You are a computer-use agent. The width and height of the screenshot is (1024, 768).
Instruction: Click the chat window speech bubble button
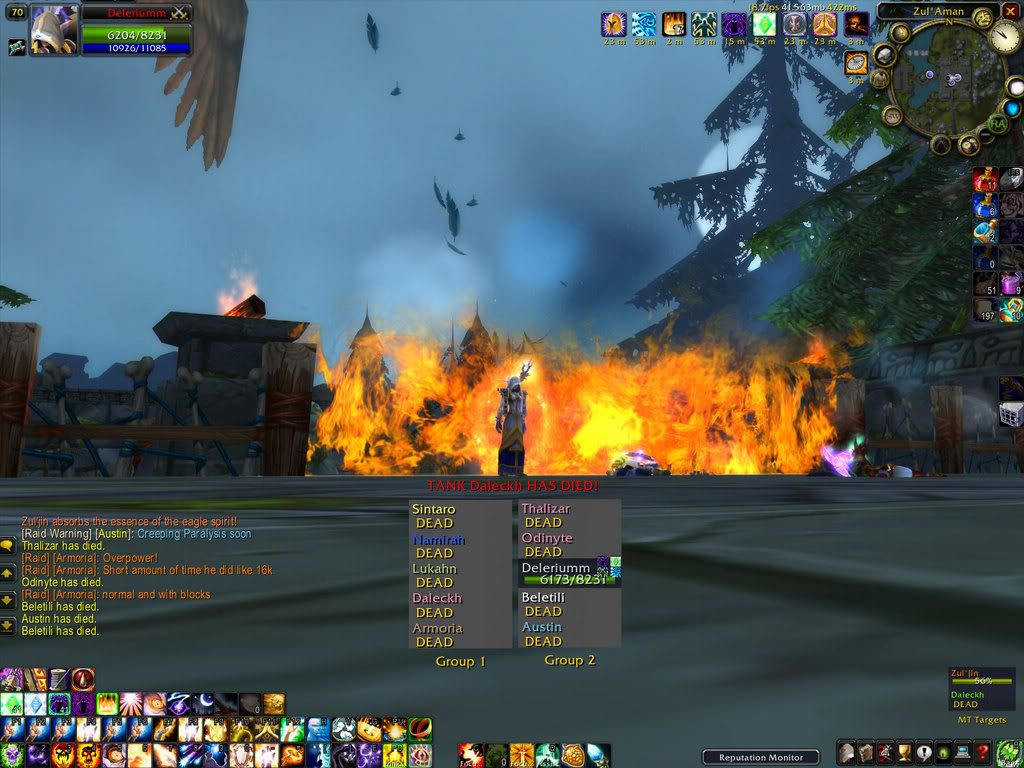[8, 545]
